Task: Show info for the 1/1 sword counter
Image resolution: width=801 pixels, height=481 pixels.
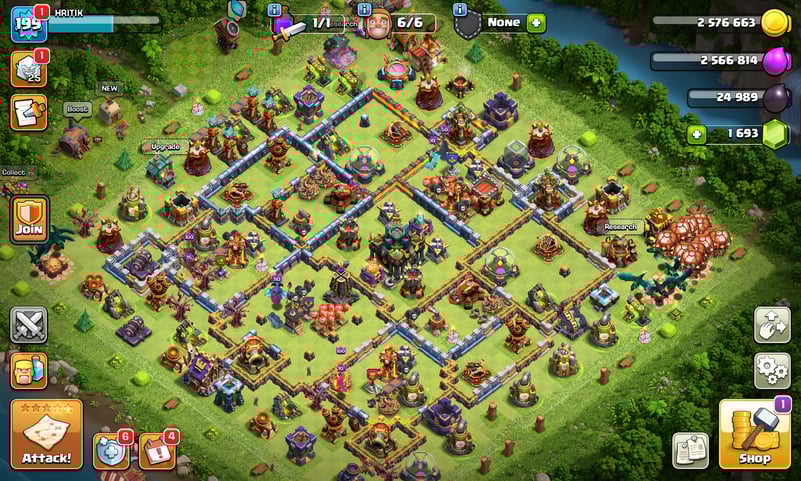Action: (277, 9)
